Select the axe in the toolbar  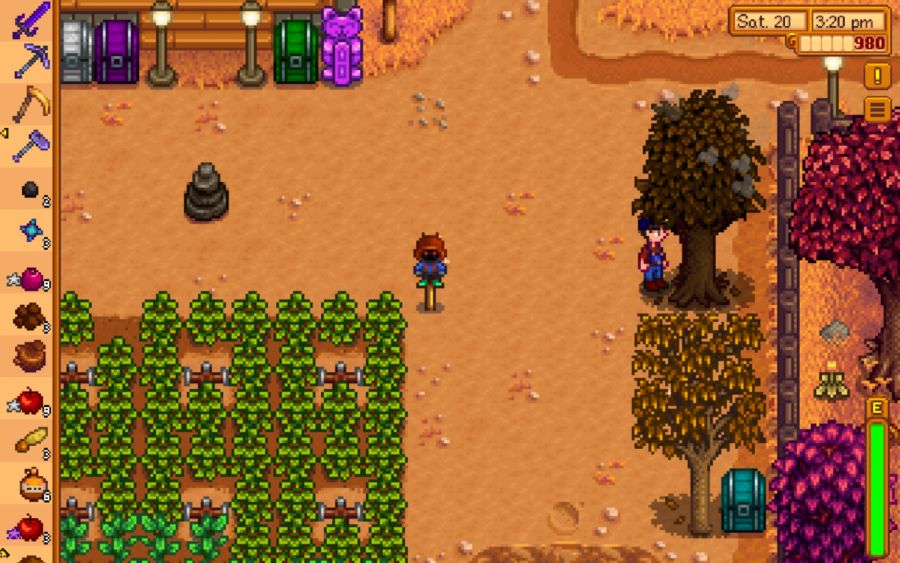pyautogui.click(x=29, y=145)
